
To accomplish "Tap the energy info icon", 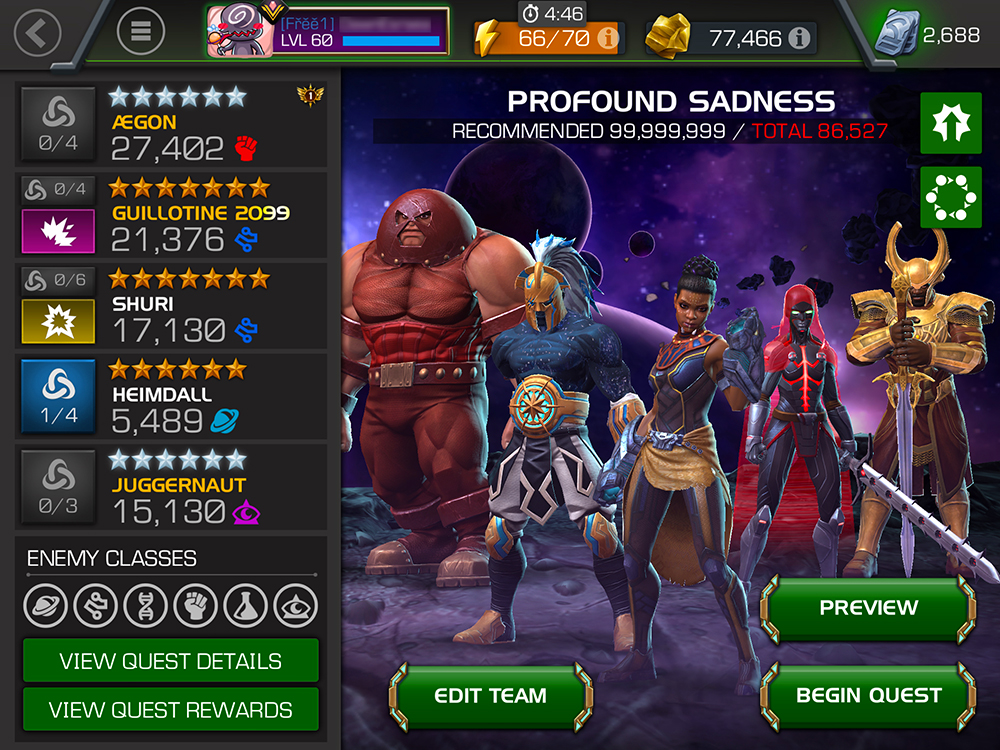I will [x=607, y=39].
